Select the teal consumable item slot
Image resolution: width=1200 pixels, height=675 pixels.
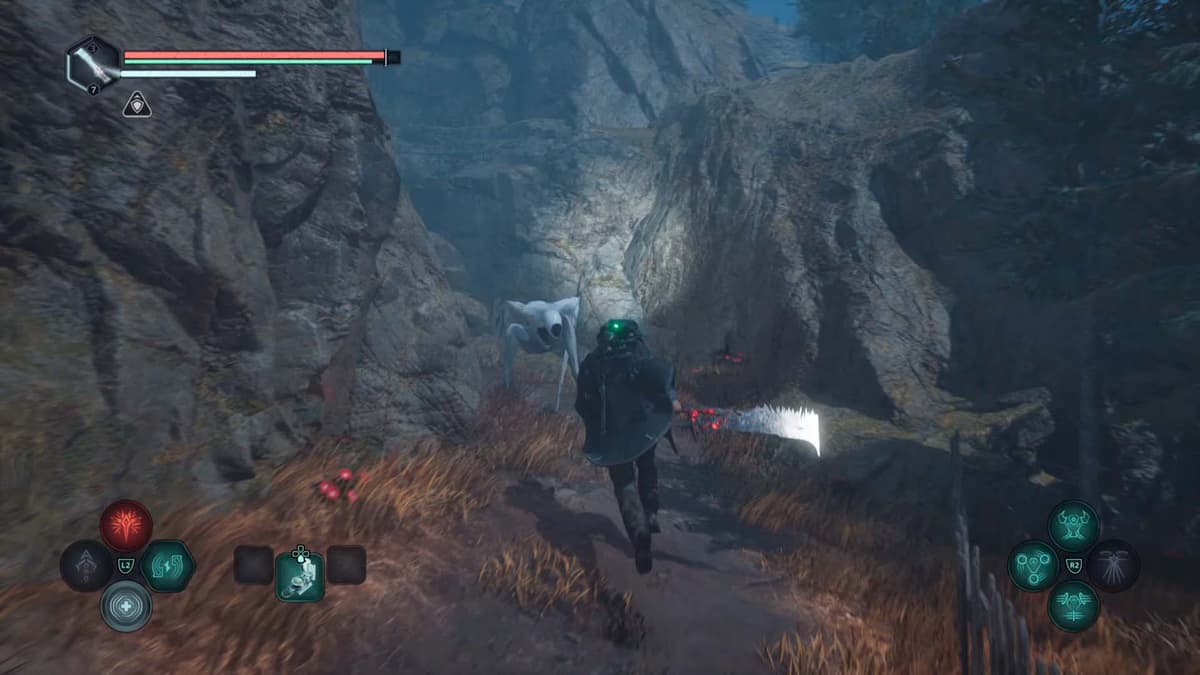tap(300, 576)
